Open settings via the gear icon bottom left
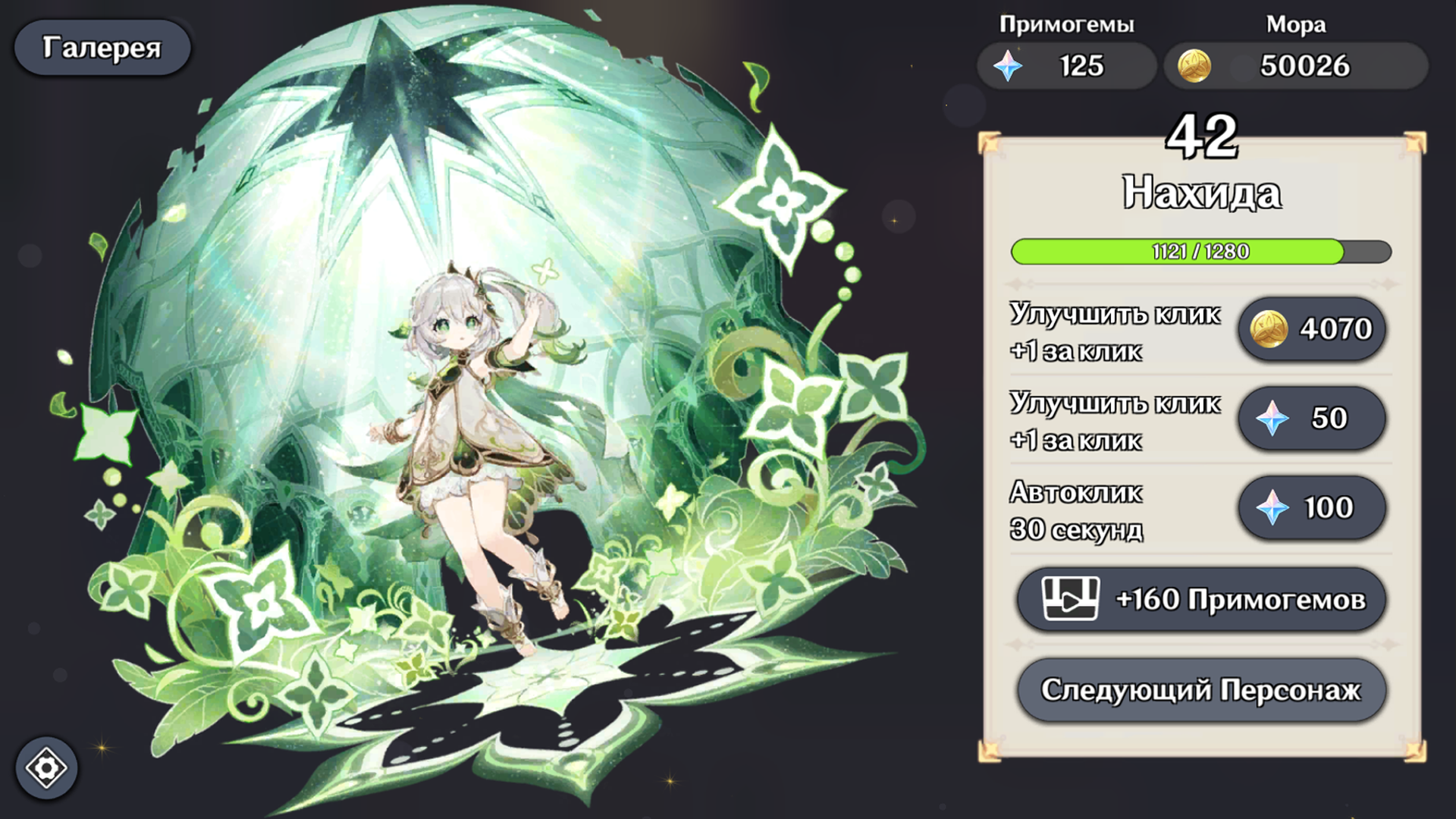The height and width of the screenshot is (819, 1456). click(47, 768)
